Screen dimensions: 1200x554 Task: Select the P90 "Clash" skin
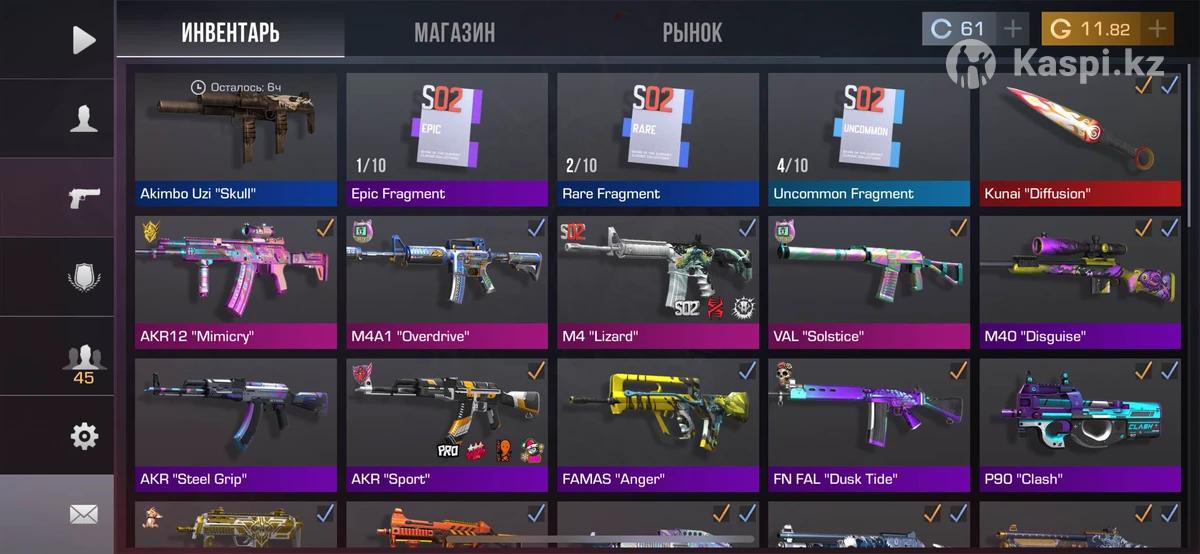tap(1080, 423)
